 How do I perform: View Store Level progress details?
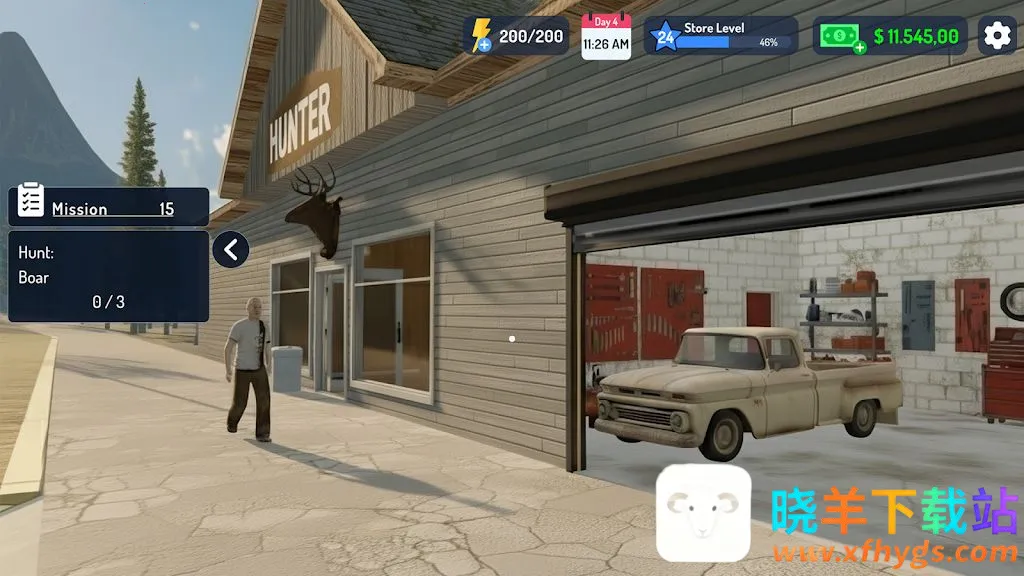(x=721, y=36)
